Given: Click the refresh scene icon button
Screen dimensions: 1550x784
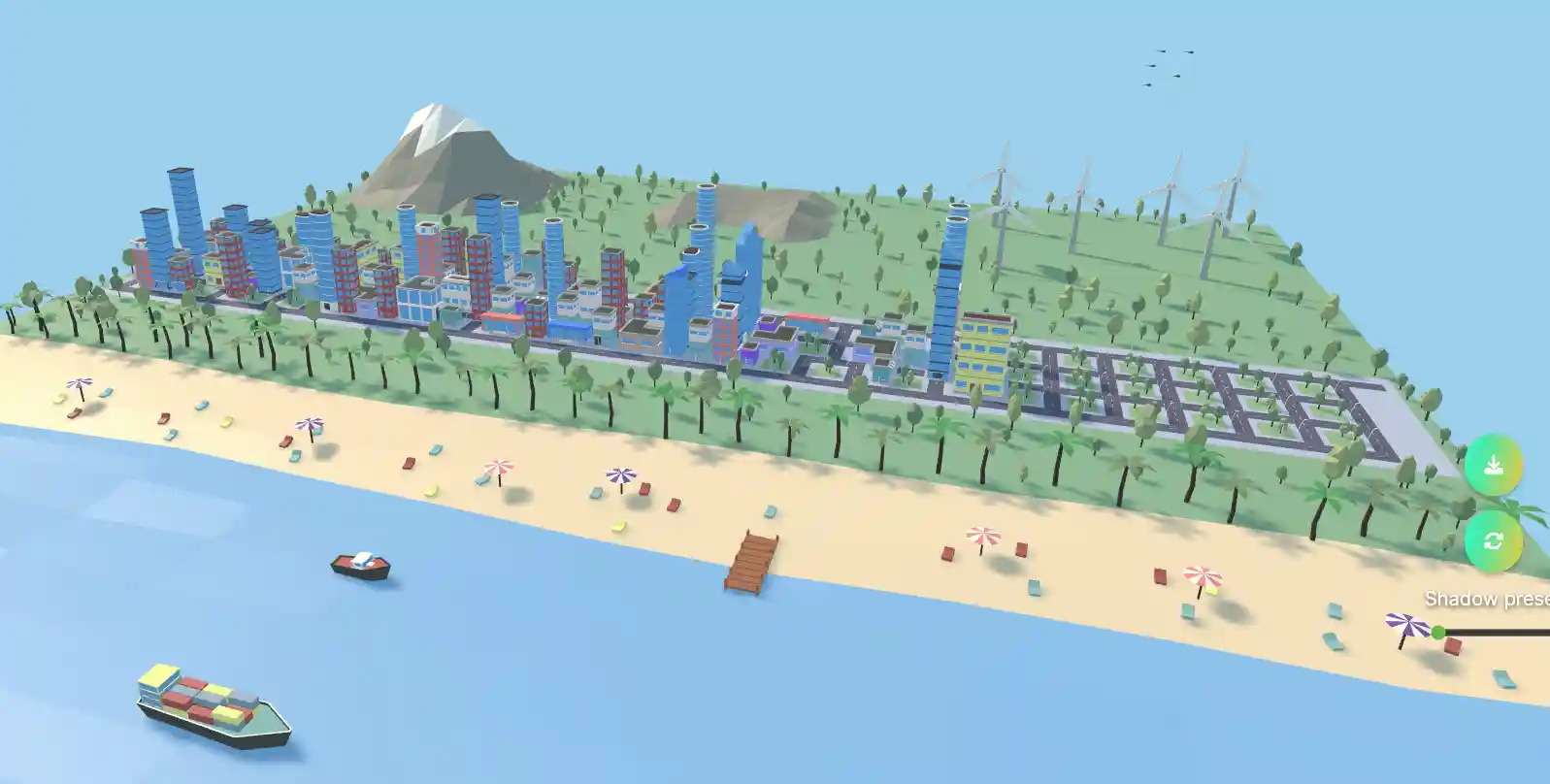Looking at the screenshot, I should (x=1492, y=540).
